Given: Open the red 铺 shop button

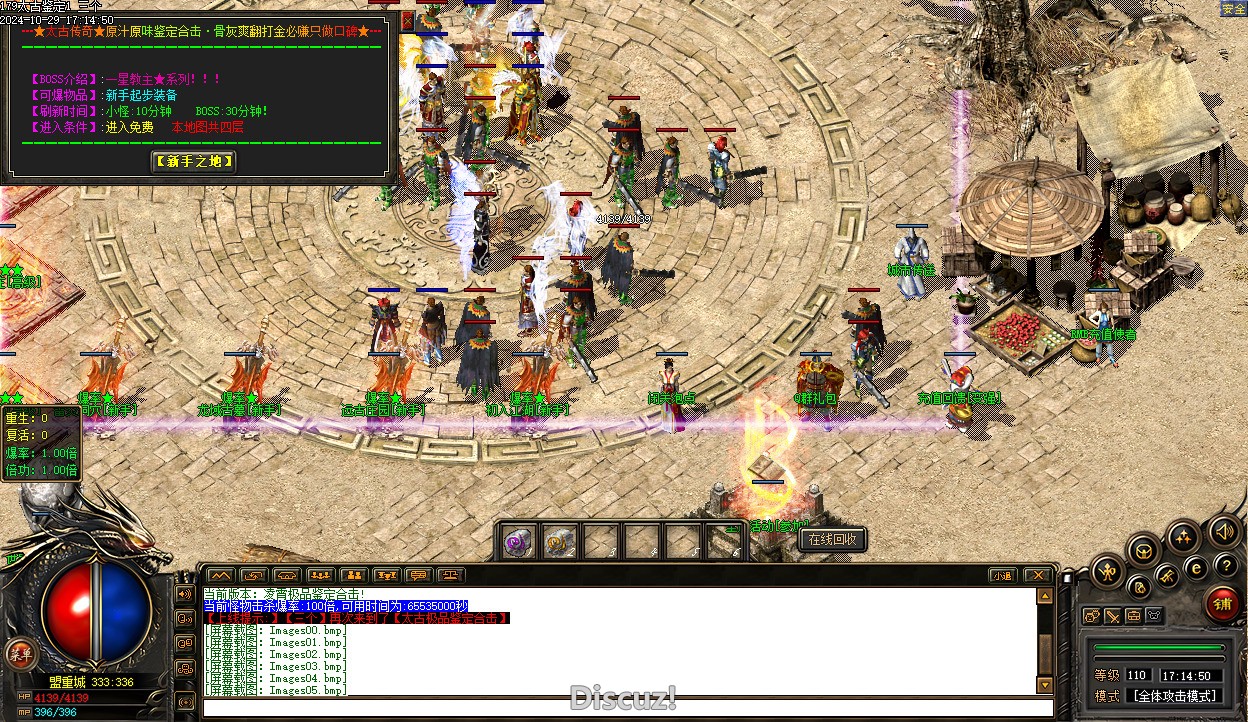Looking at the screenshot, I should (1222, 604).
